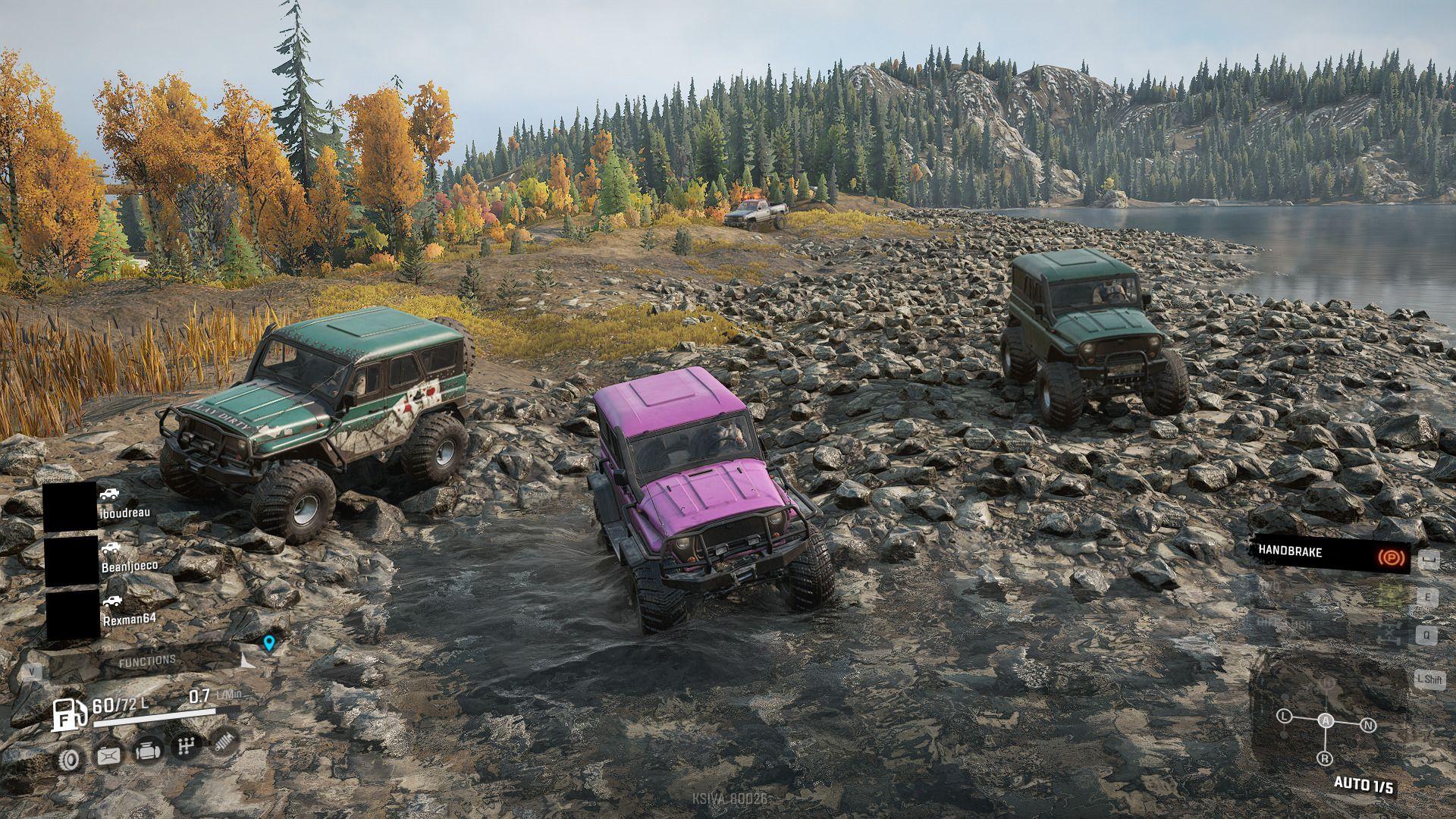
Task: Click the fuel tank damage icon
Action: [108, 755]
